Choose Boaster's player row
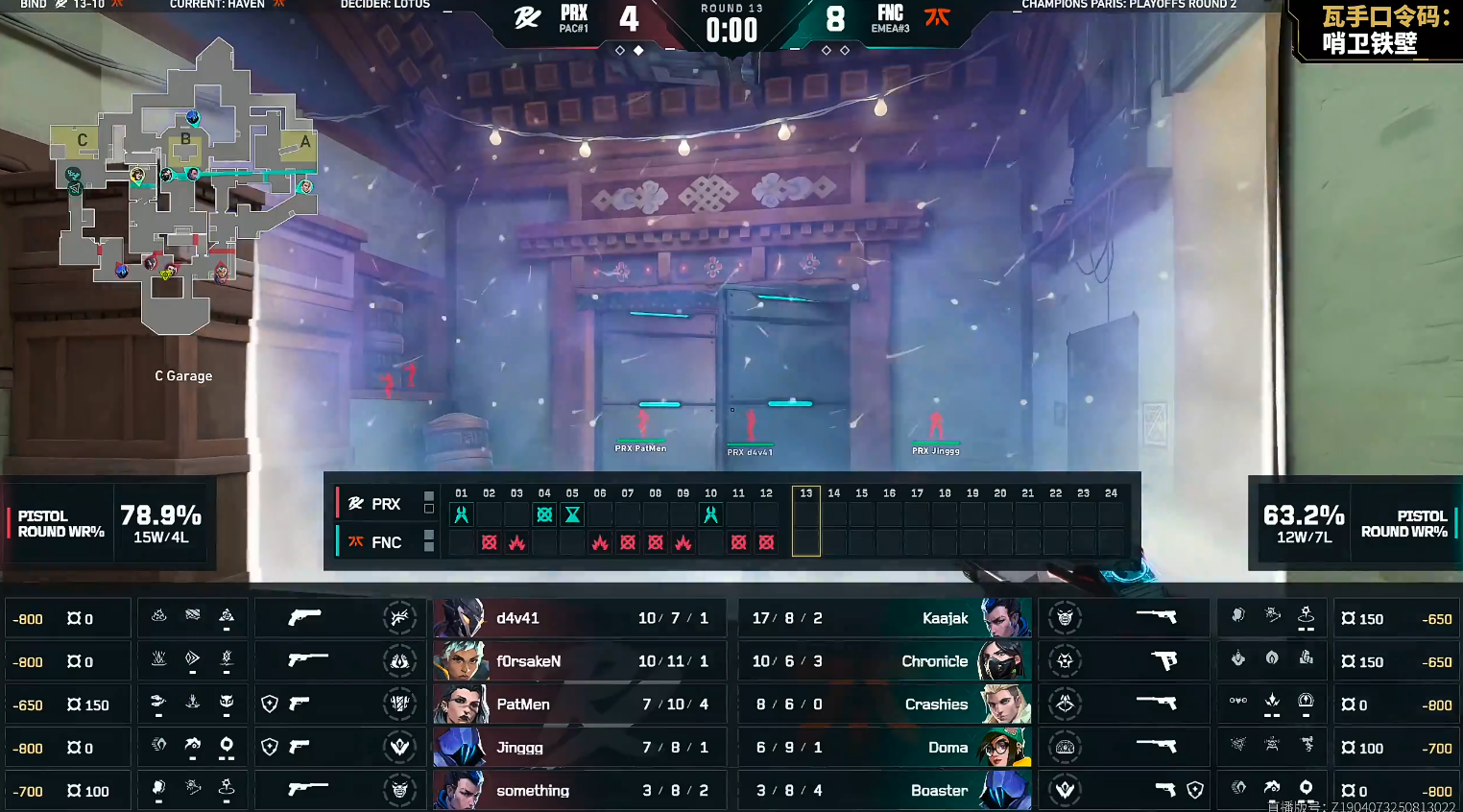 click(x=883, y=791)
